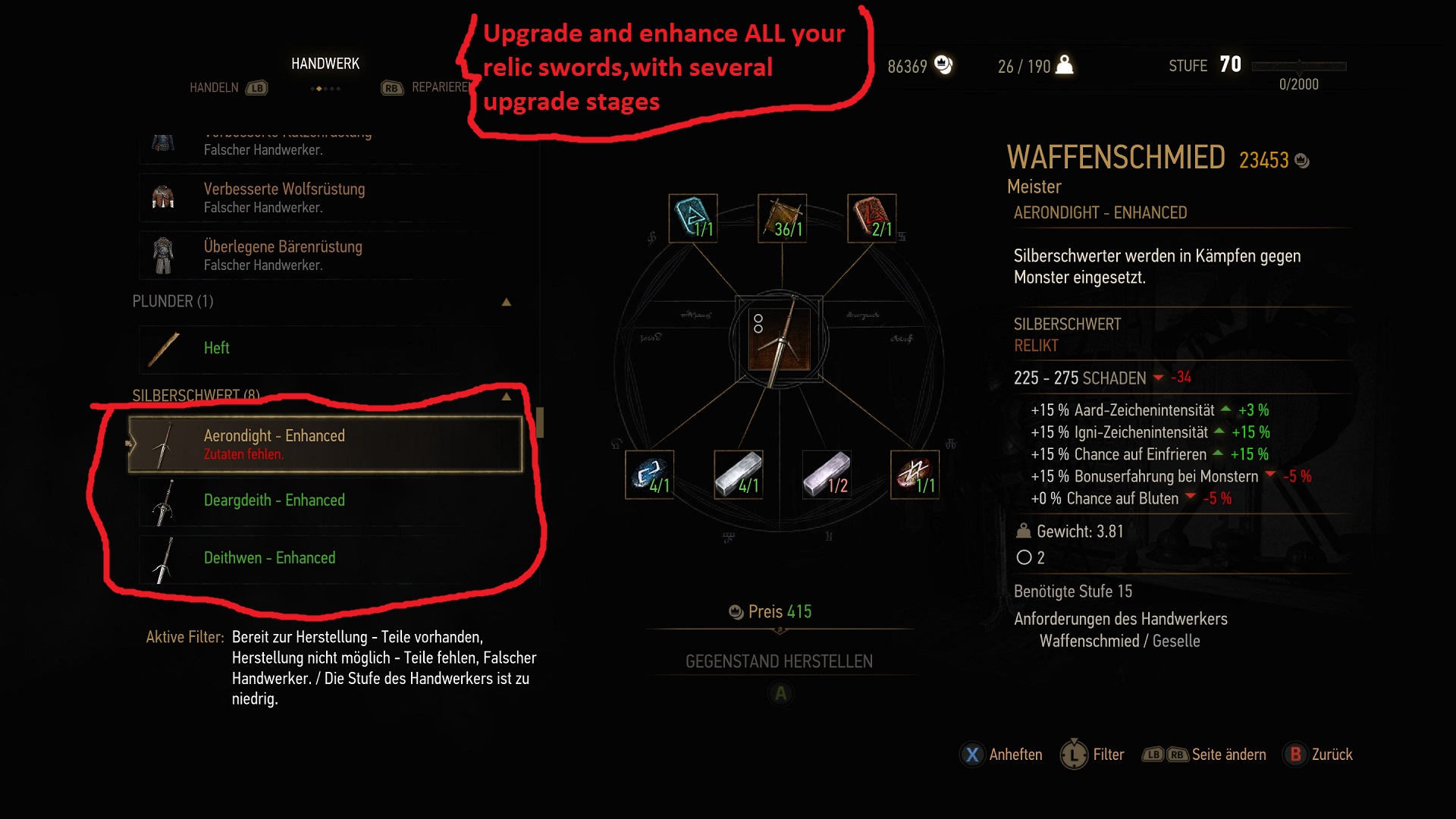Click the red ore ingredient marked 1/1
Viewport: 1456px width, 819px height.
pyautogui.click(x=916, y=475)
